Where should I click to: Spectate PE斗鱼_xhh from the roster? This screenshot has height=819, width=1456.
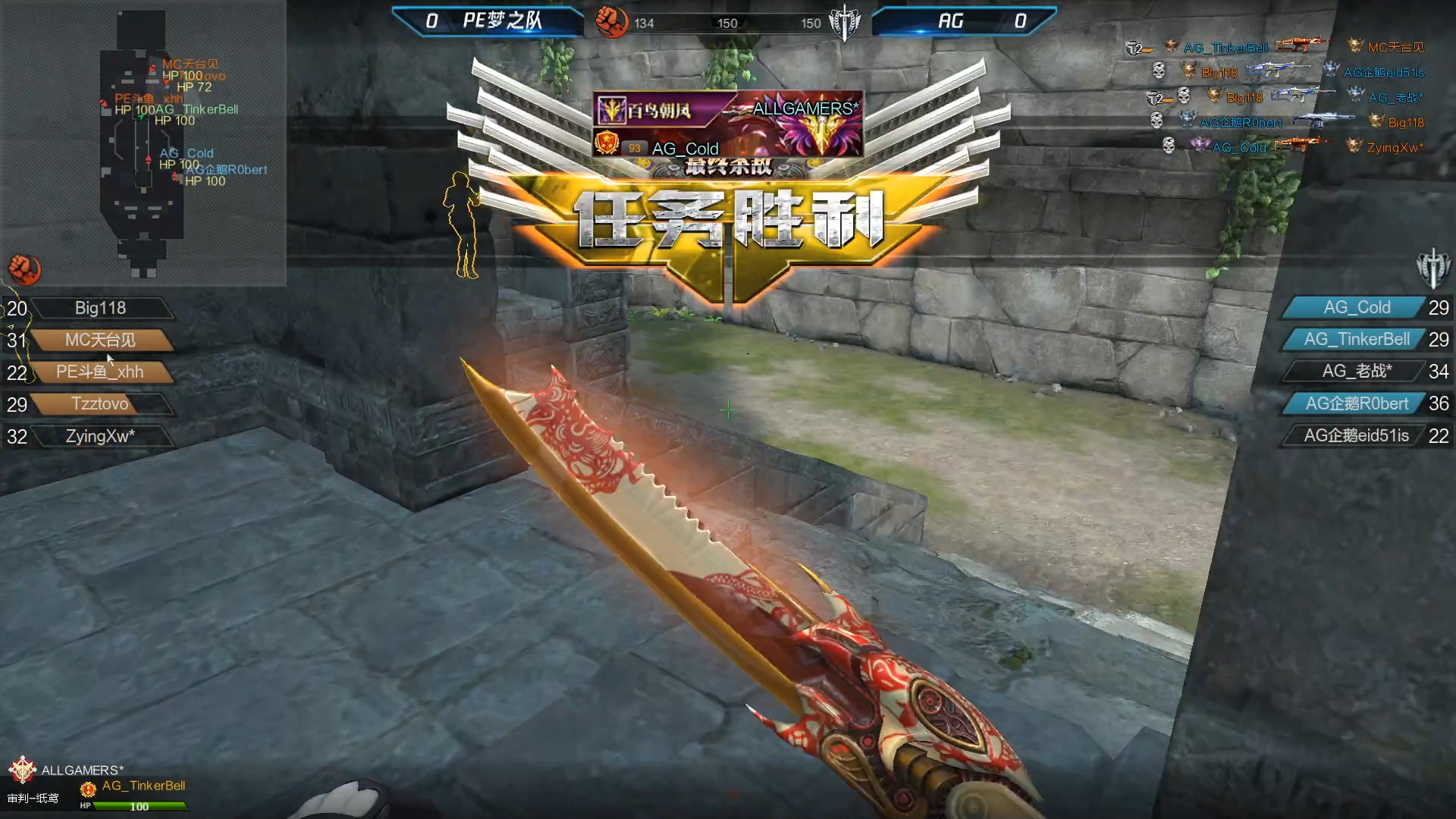pyautogui.click(x=100, y=372)
